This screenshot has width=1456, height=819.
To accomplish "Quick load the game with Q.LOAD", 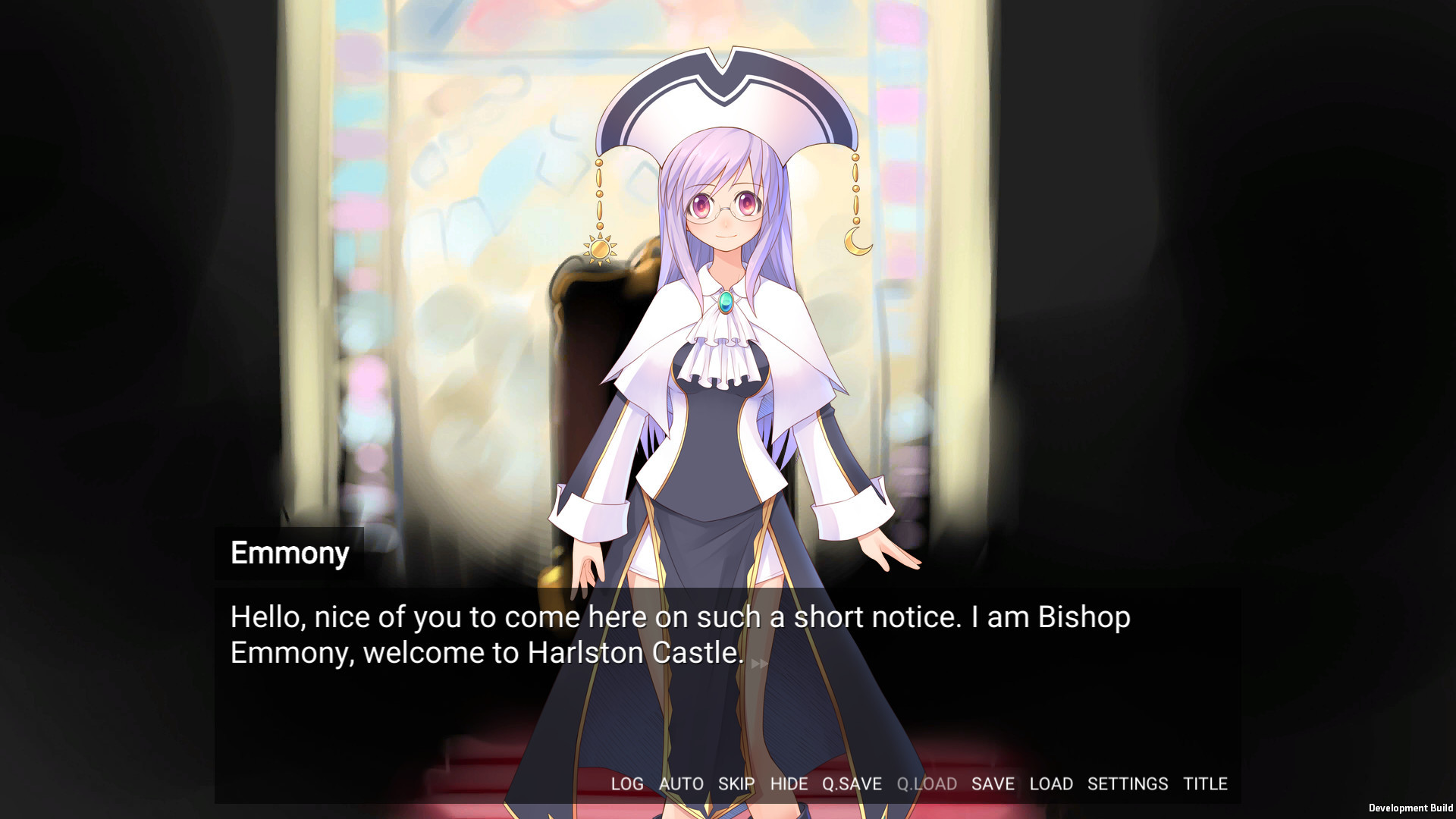I will 928,784.
